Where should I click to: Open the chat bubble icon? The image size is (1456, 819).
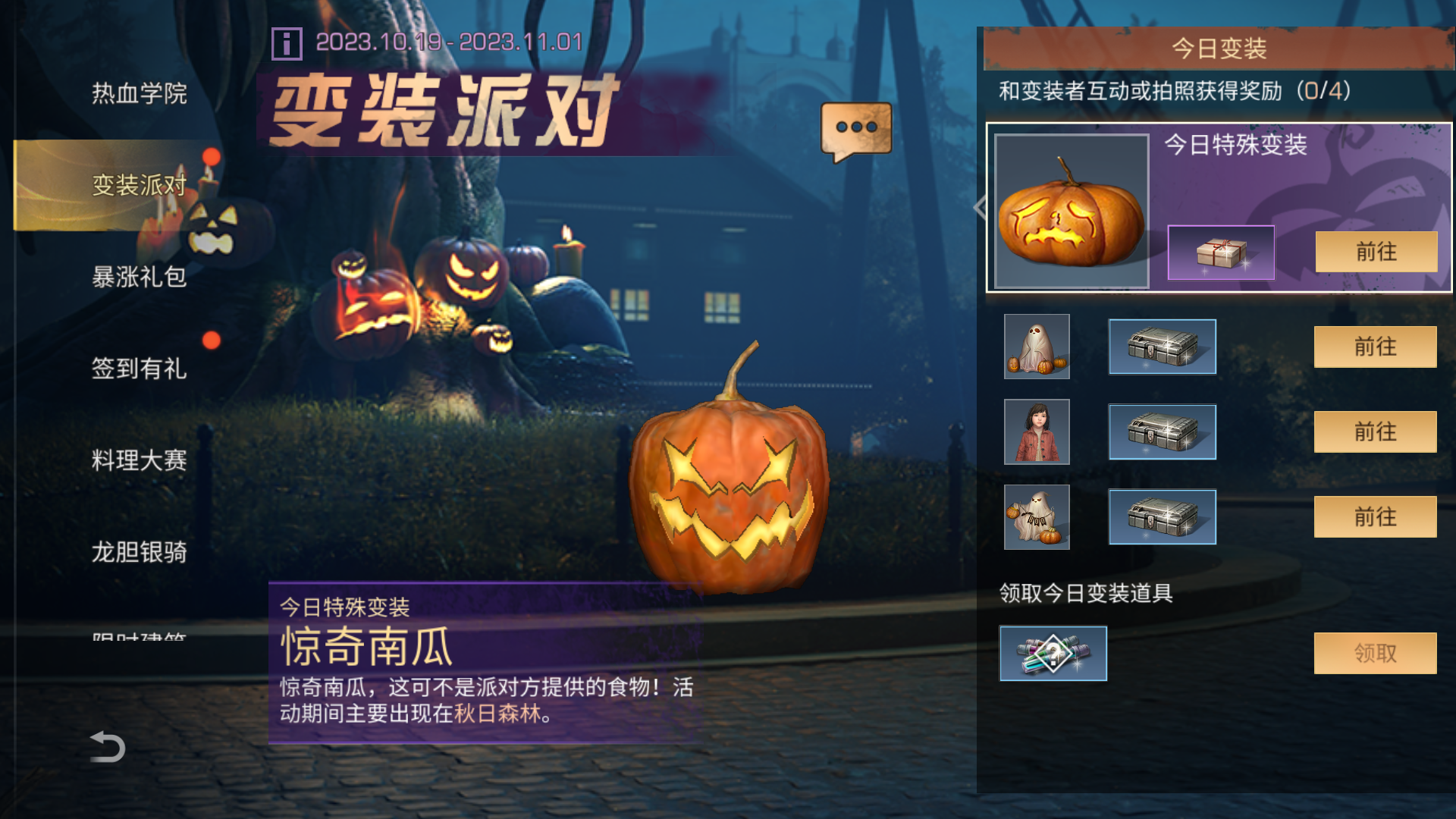(855, 127)
